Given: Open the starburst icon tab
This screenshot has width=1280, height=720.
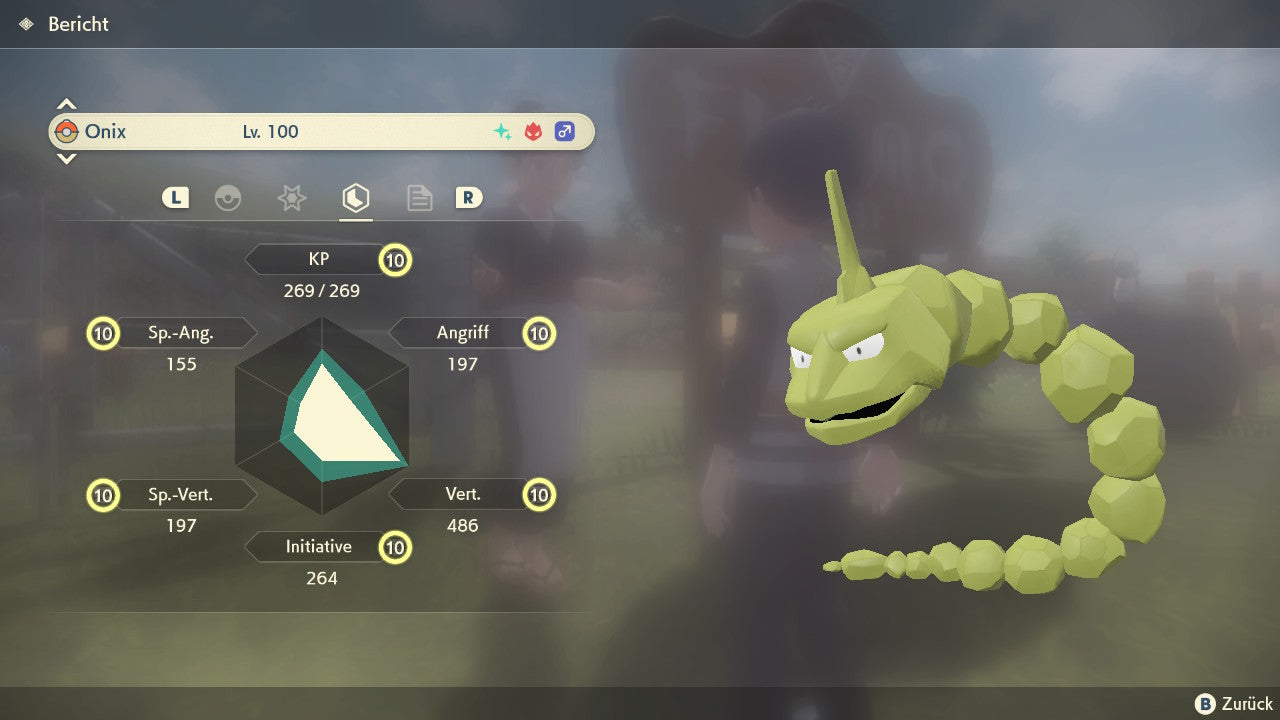Looking at the screenshot, I should [x=291, y=198].
